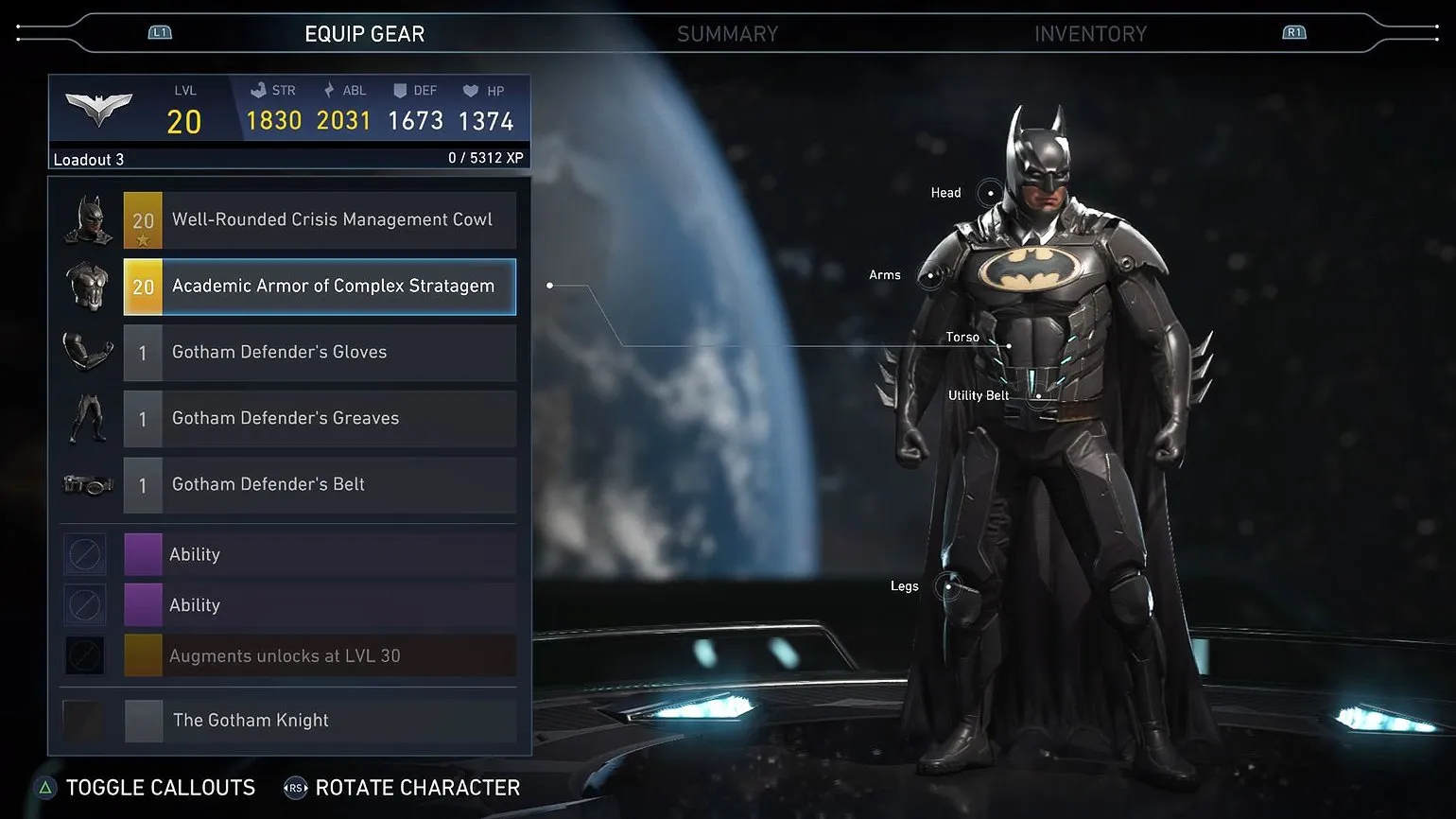Viewport: 1456px width, 819px height.
Task: Select the Arms callout marker
Action: click(930, 276)
